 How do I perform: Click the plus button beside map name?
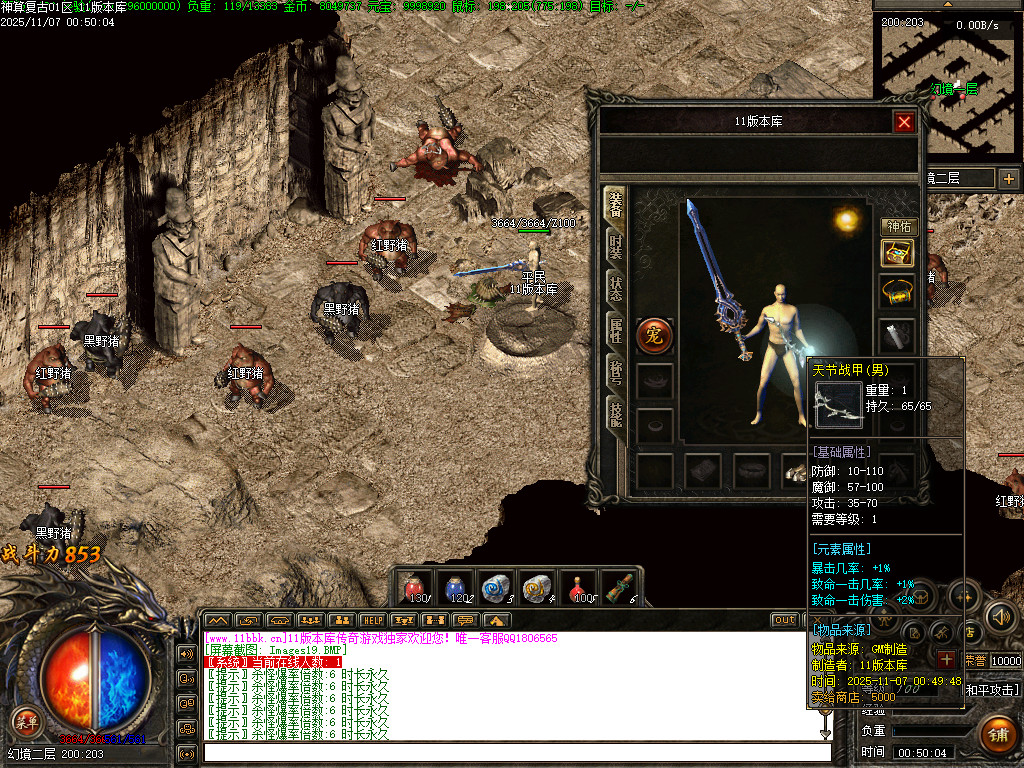[1008, 178]
